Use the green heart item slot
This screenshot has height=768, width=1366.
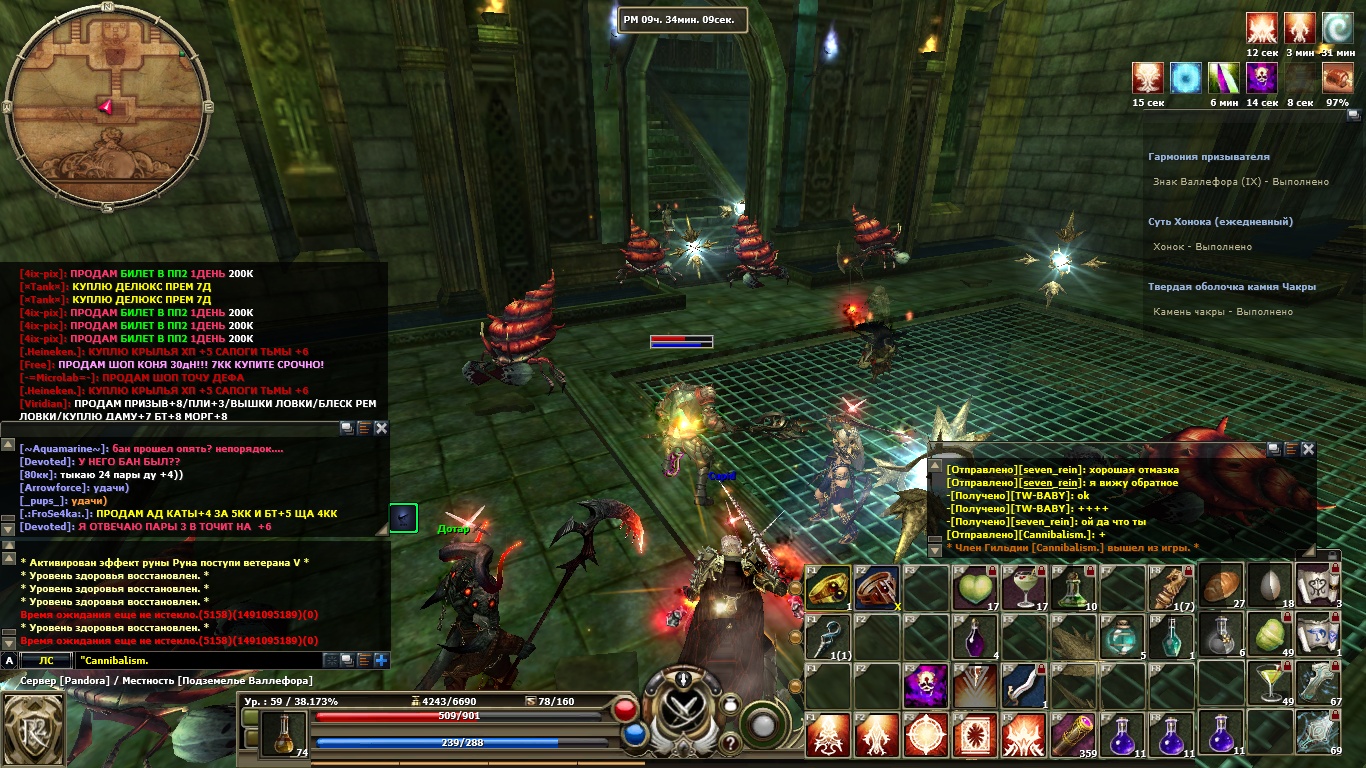(975, 587)
